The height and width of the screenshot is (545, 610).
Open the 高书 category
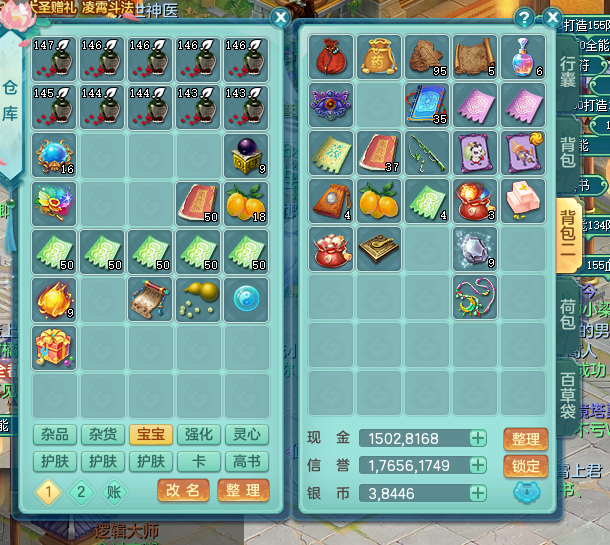(246, 461)
